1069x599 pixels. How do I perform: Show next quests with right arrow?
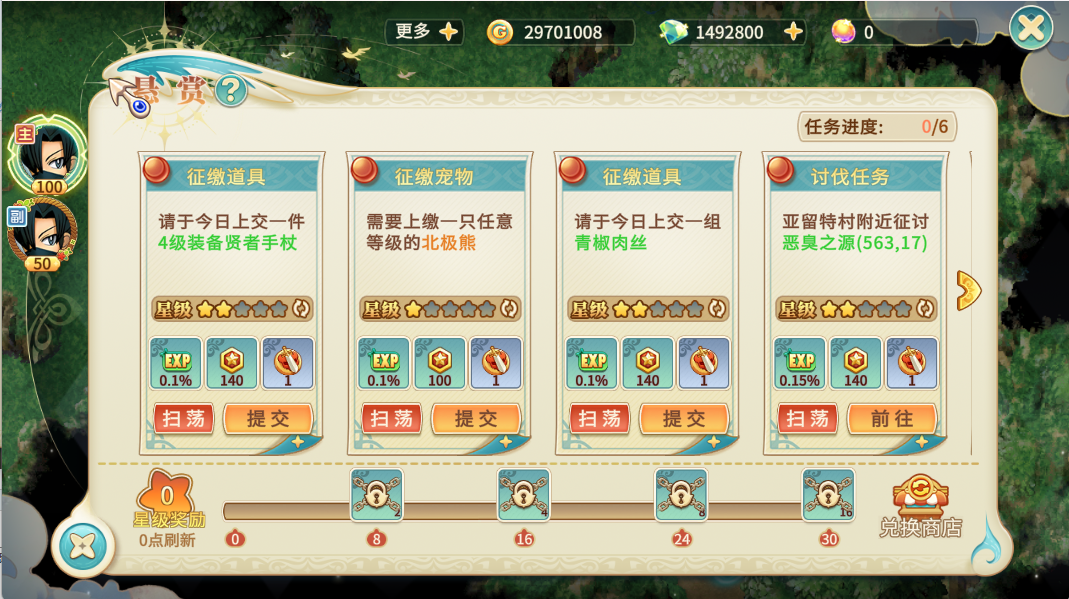click(x=968, y=290)
